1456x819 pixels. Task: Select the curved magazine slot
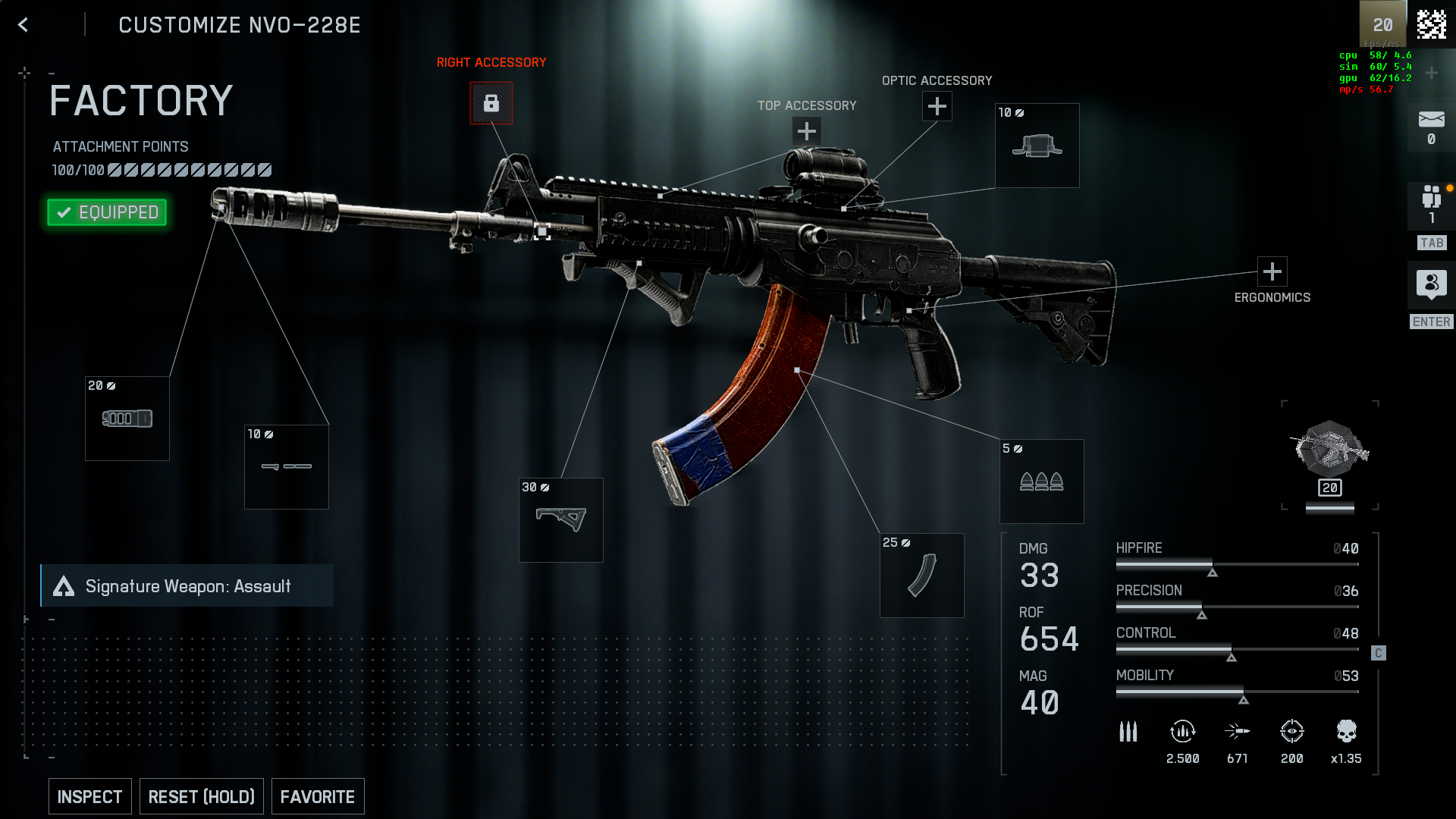(x=921, y=576)
